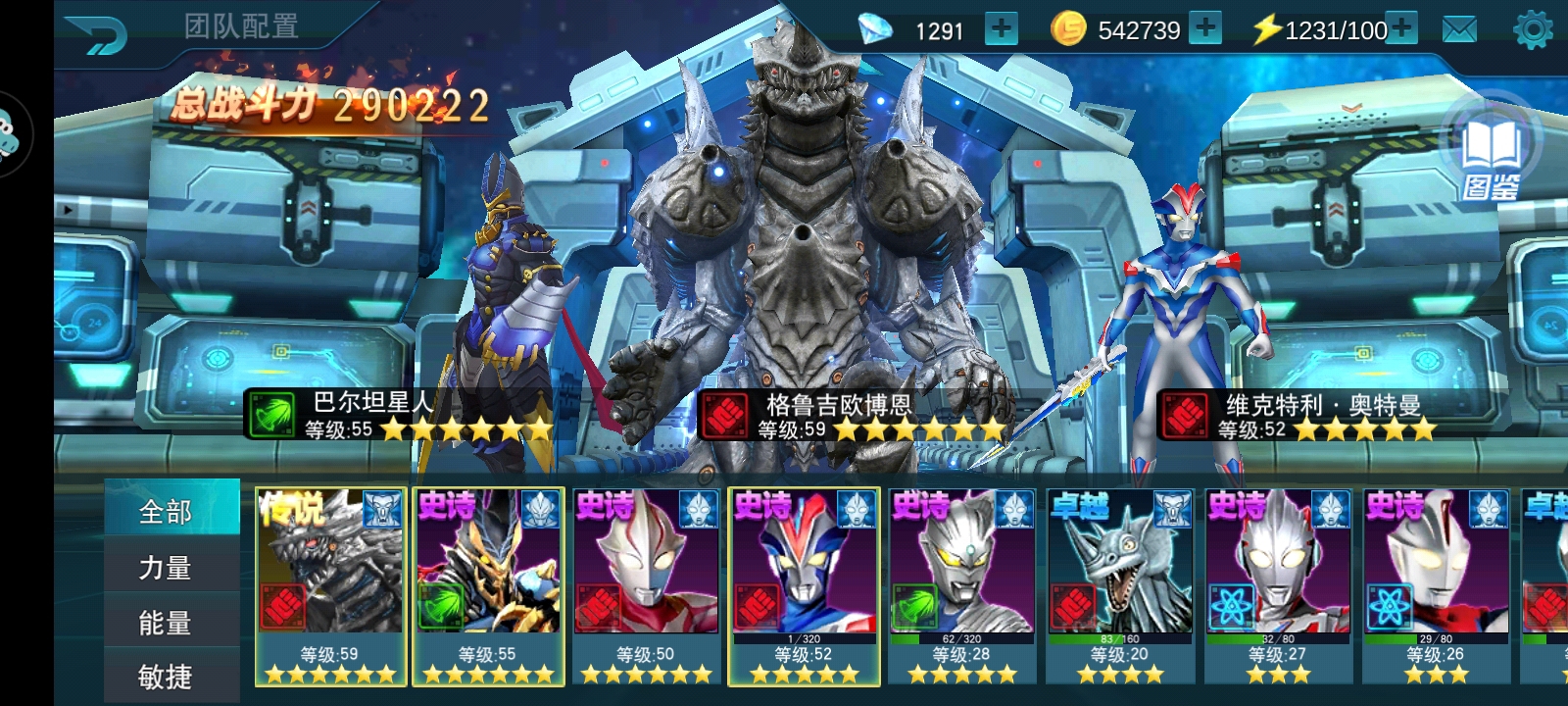Choose the level 26 epic hero card
Image resolution: width=1568 pixels, height=706 pixels.
coord(1436,585)
